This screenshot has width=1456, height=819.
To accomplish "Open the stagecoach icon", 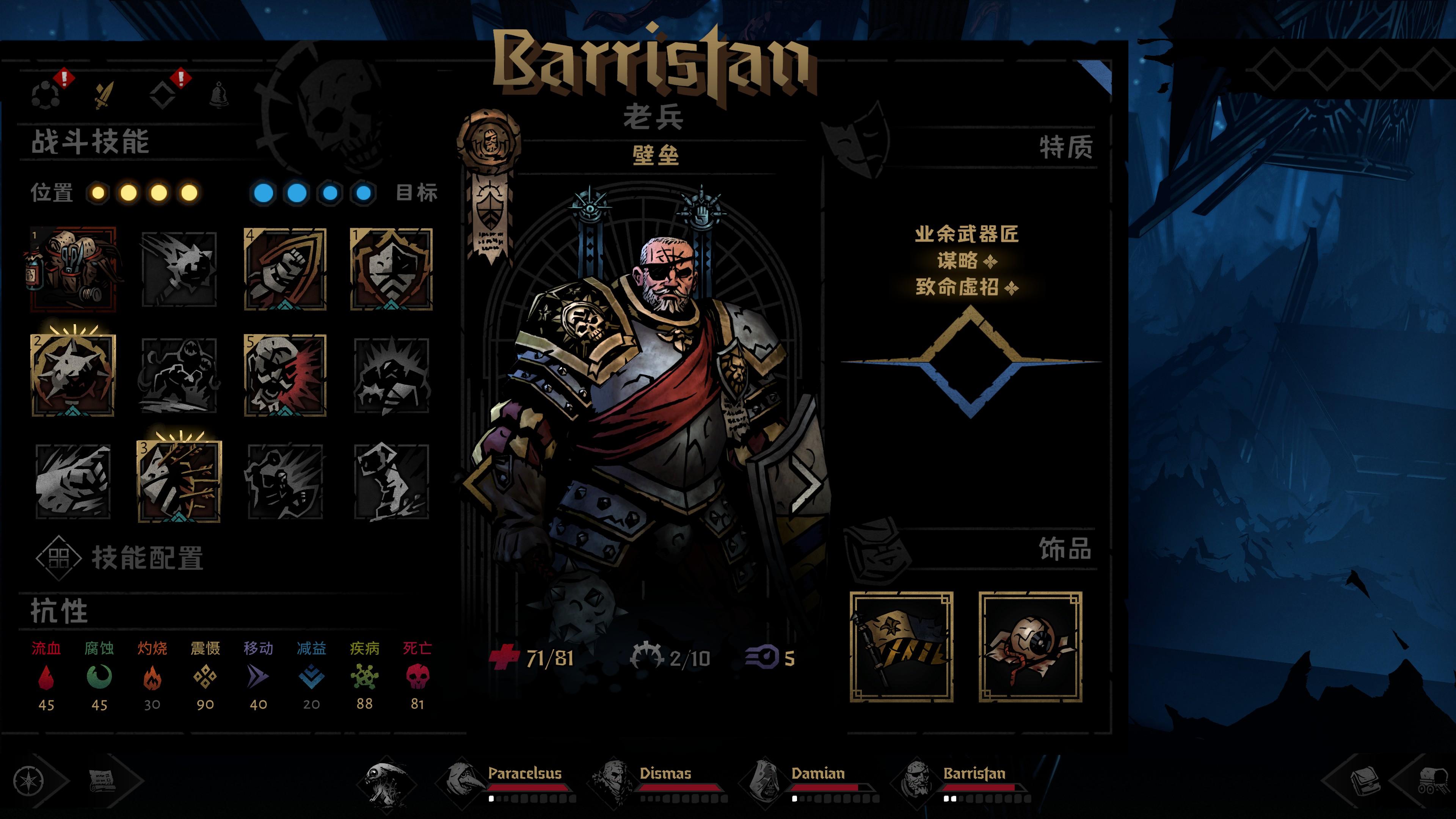I will (x=1433, y=781).
